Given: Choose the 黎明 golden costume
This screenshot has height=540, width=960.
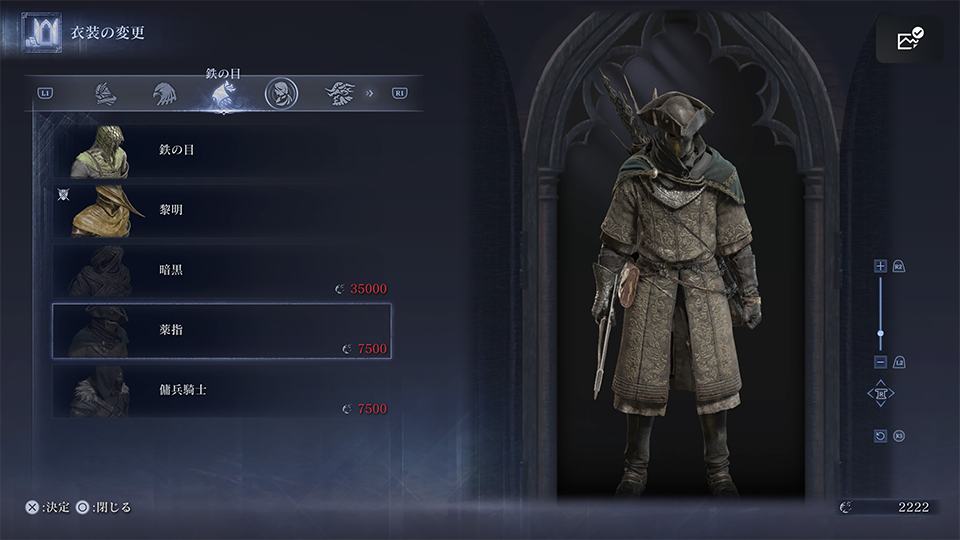Looking at the screenshot, I should [x=220, y=210].
